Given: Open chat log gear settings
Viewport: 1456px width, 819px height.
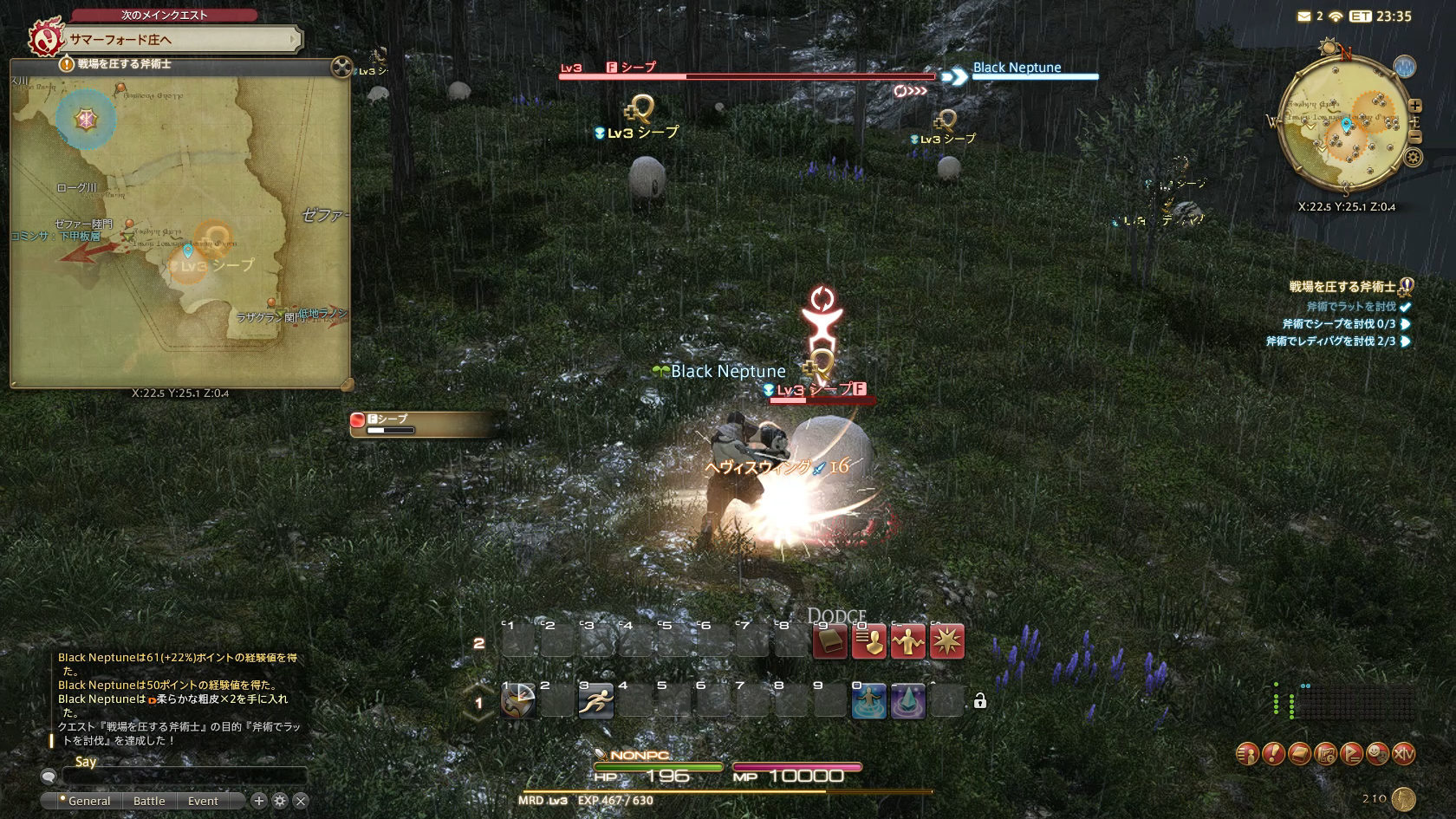Looking at the screenshot, I should pyautogui.click(x=279, y=801).
